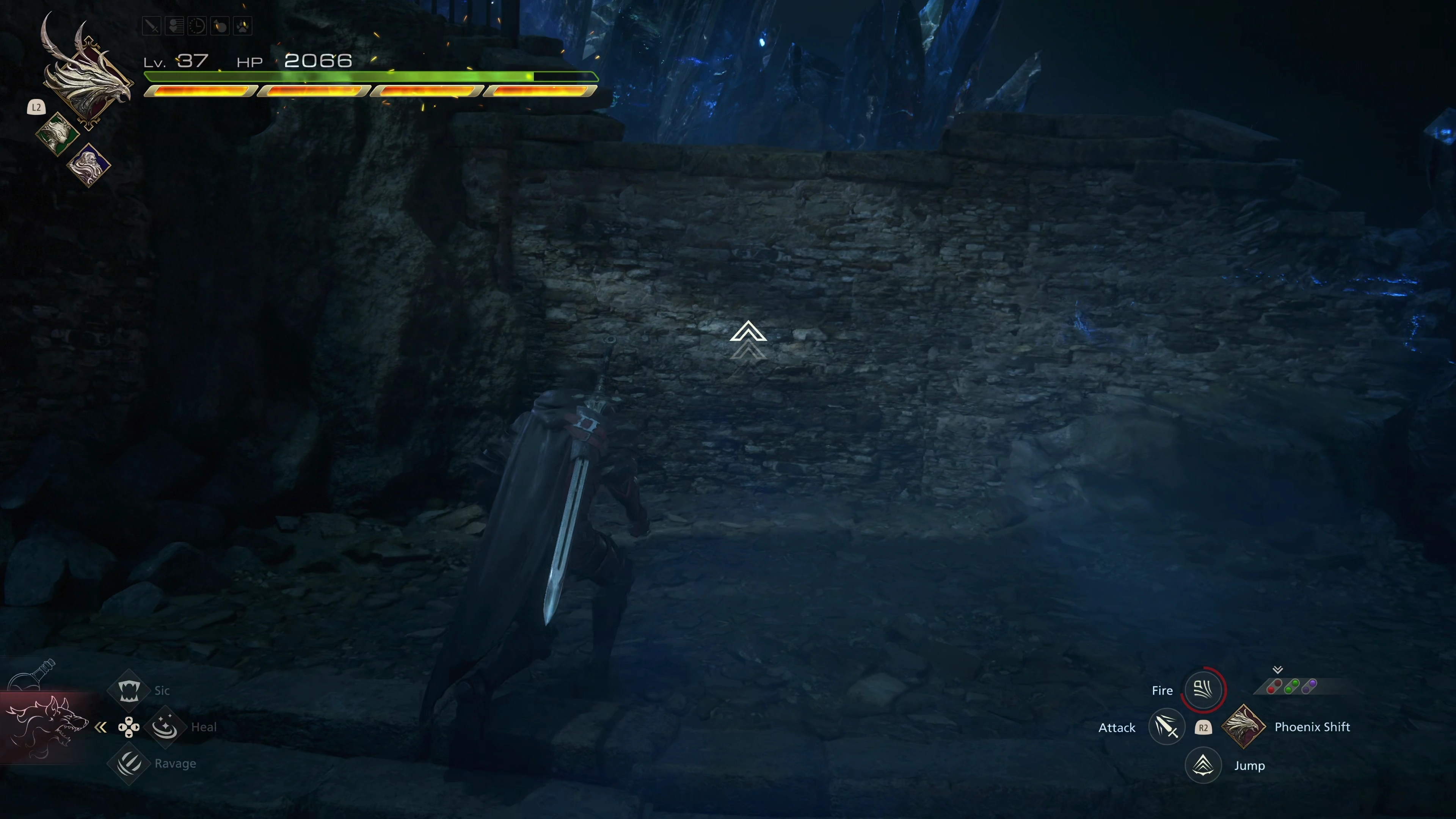Click the crossed-out sword status icon

[x=152, y=26]
